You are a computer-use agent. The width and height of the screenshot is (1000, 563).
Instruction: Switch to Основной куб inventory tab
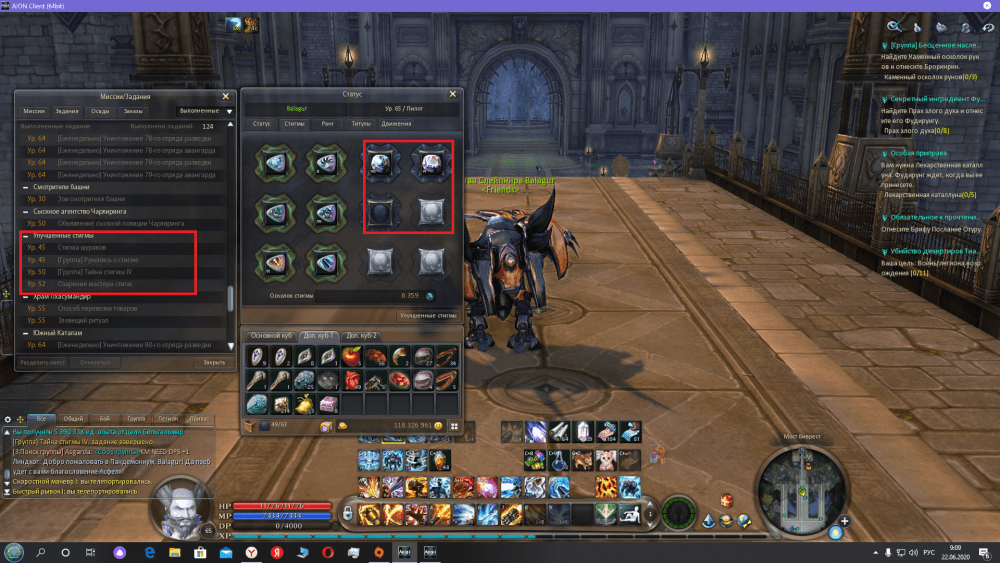pyautogui.click(x=270, y=335)
